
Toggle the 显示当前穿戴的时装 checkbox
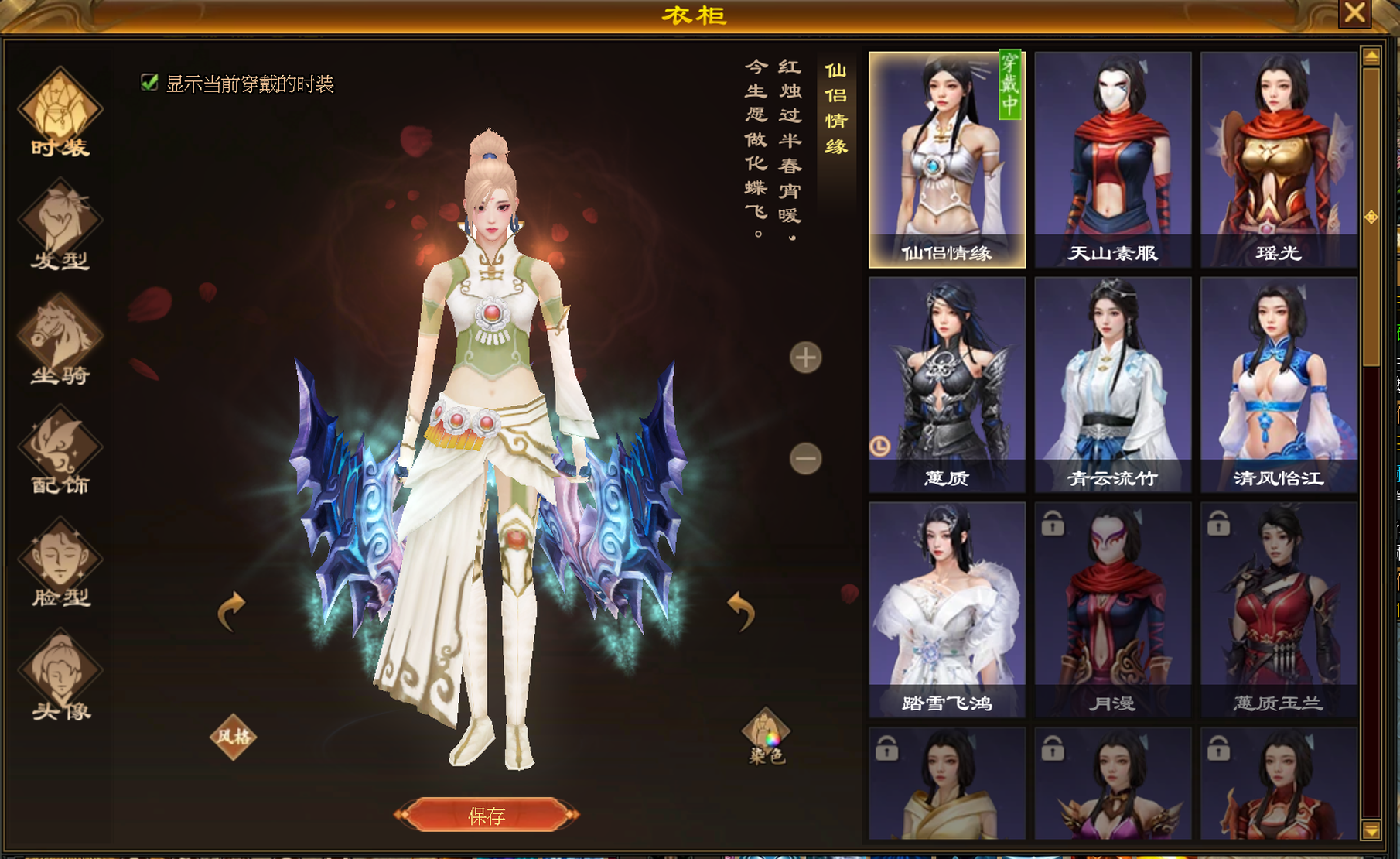click(149, 83)
